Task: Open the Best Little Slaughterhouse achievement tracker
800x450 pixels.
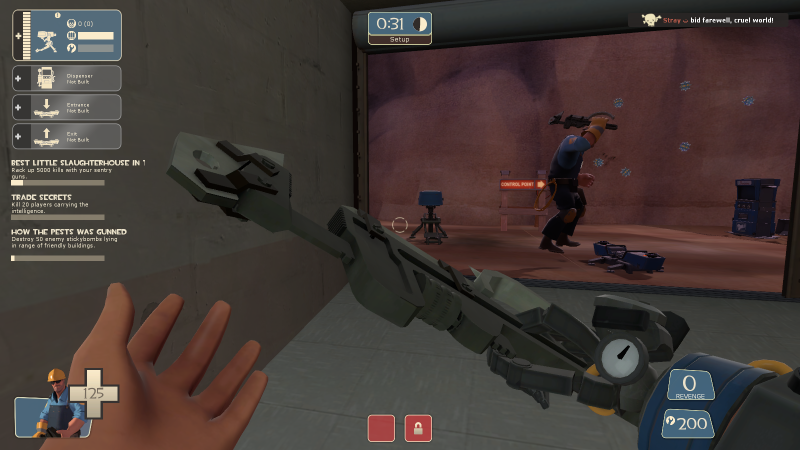Action: click(76, 171)
